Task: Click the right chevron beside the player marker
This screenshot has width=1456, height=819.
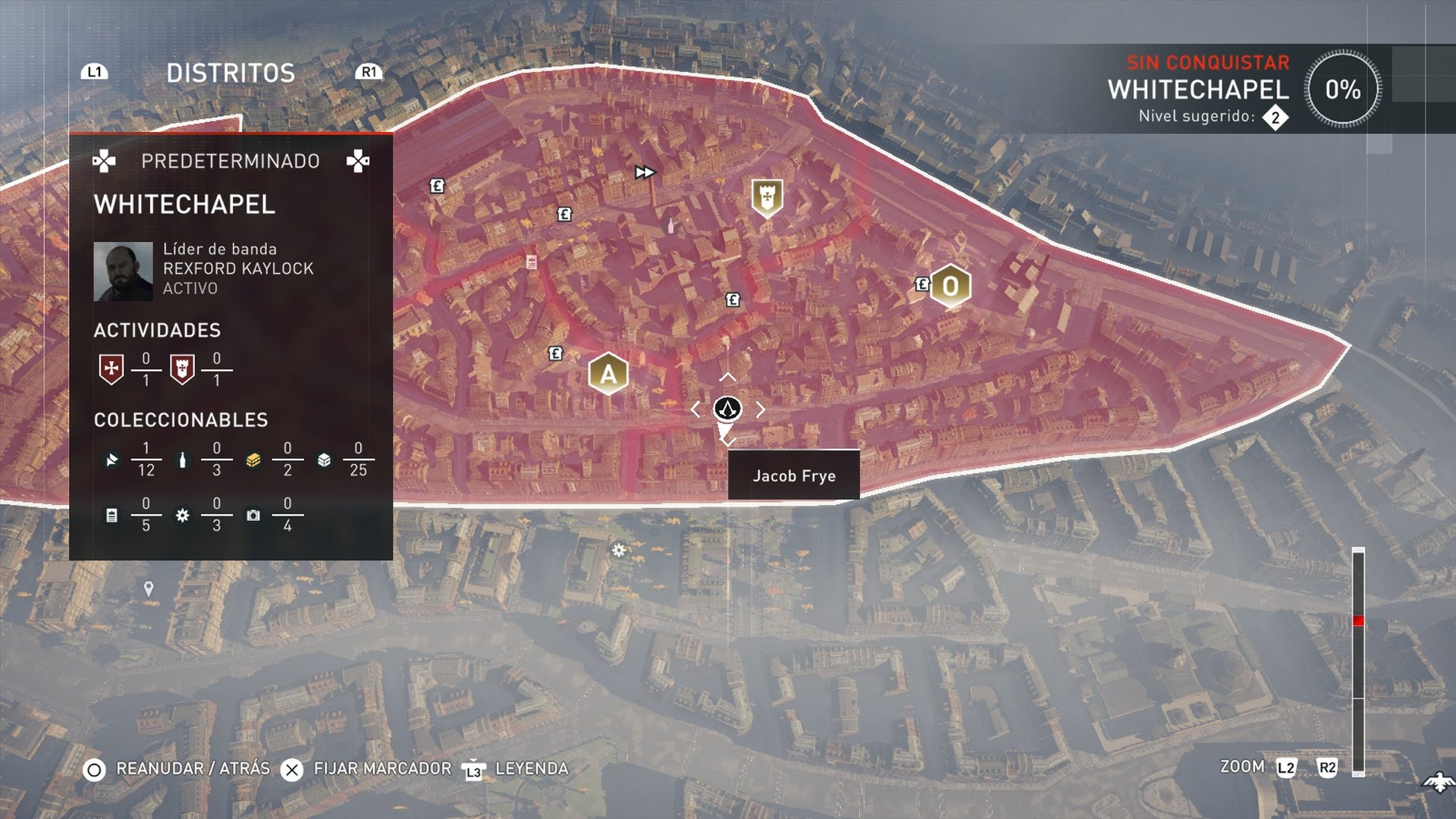Action: click(x=761, y=408)
